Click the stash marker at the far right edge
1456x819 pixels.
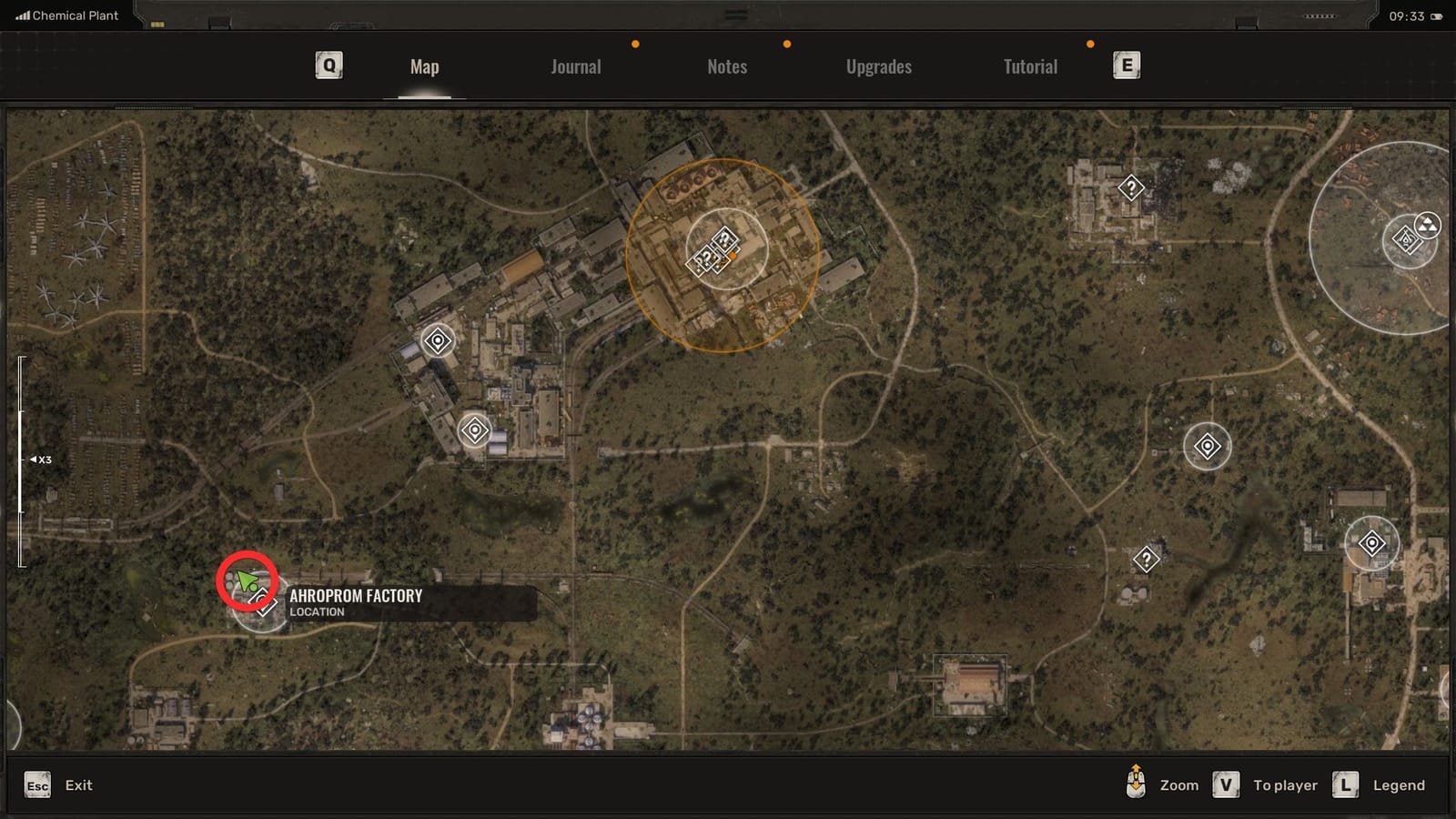pos(1373,541)
